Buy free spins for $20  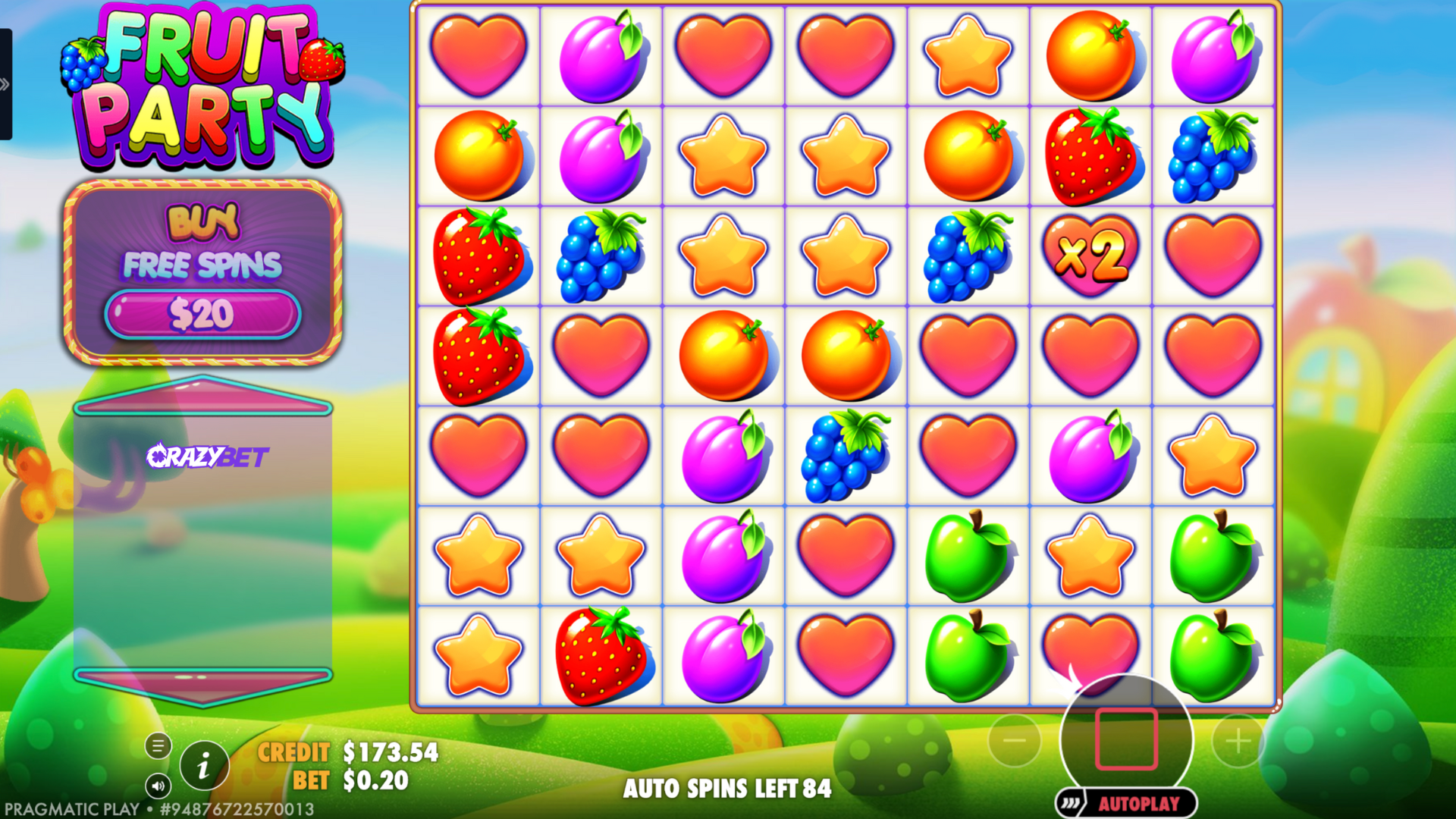(202, 314)
